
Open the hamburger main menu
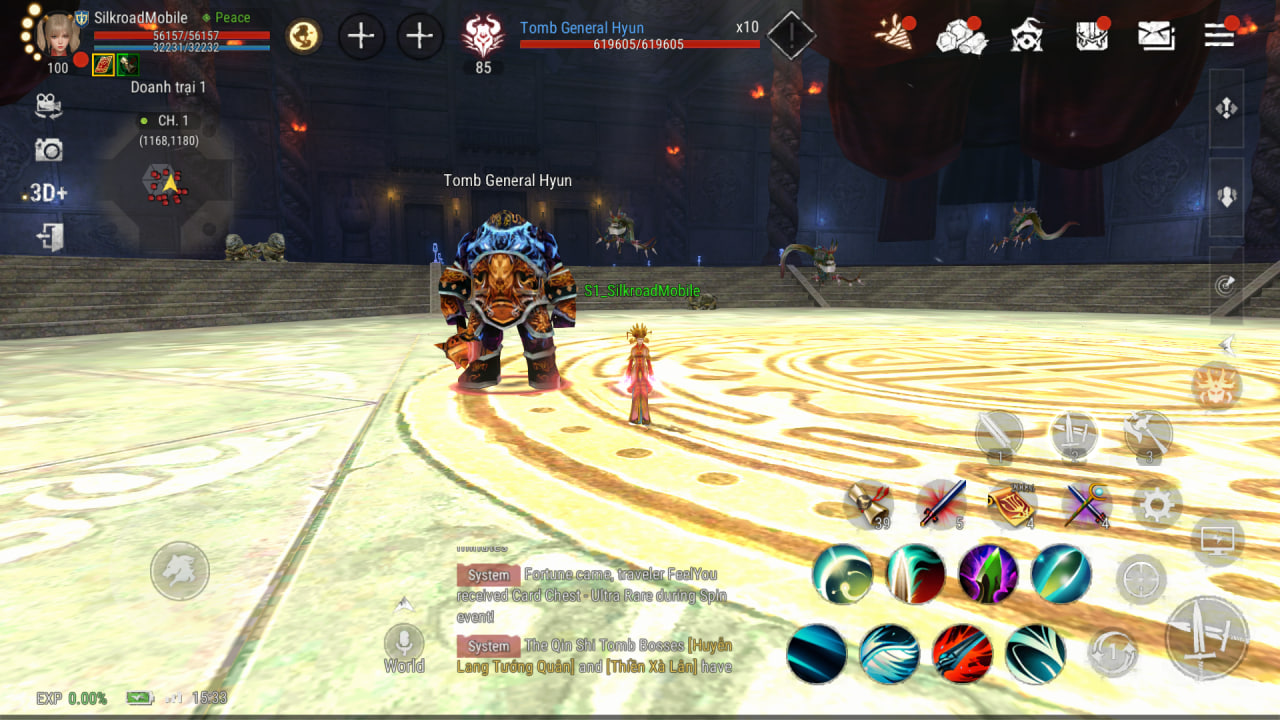[x=1219, y=35]
